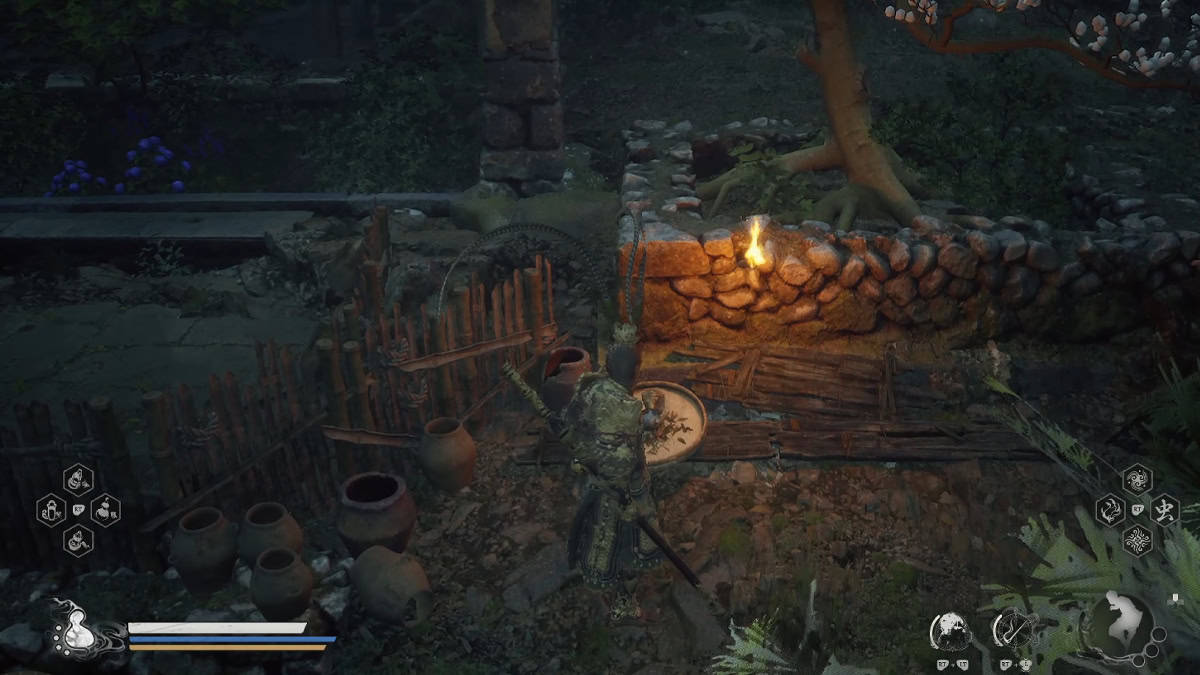1200x675 pixels.
Task: Activate the swirling cloud spell hexagon
Action: pos(1136,479)
